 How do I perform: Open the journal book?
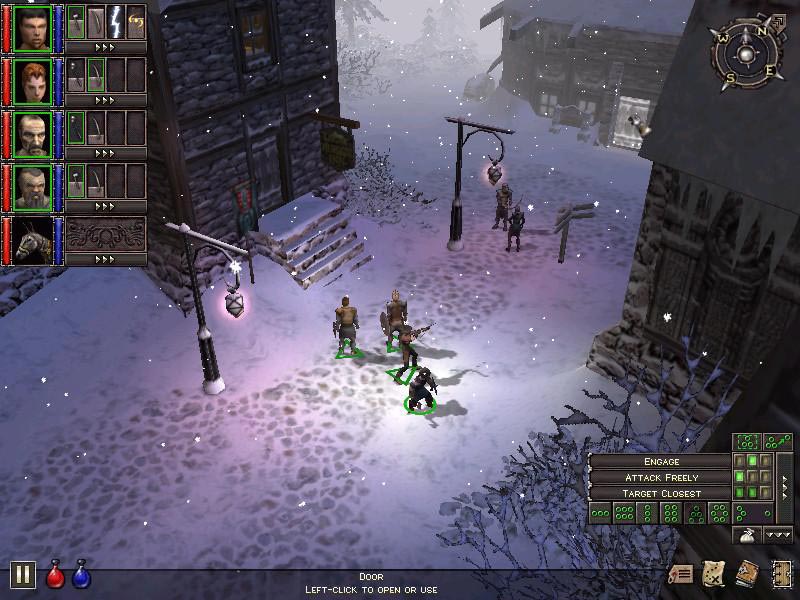pos(747,574)
